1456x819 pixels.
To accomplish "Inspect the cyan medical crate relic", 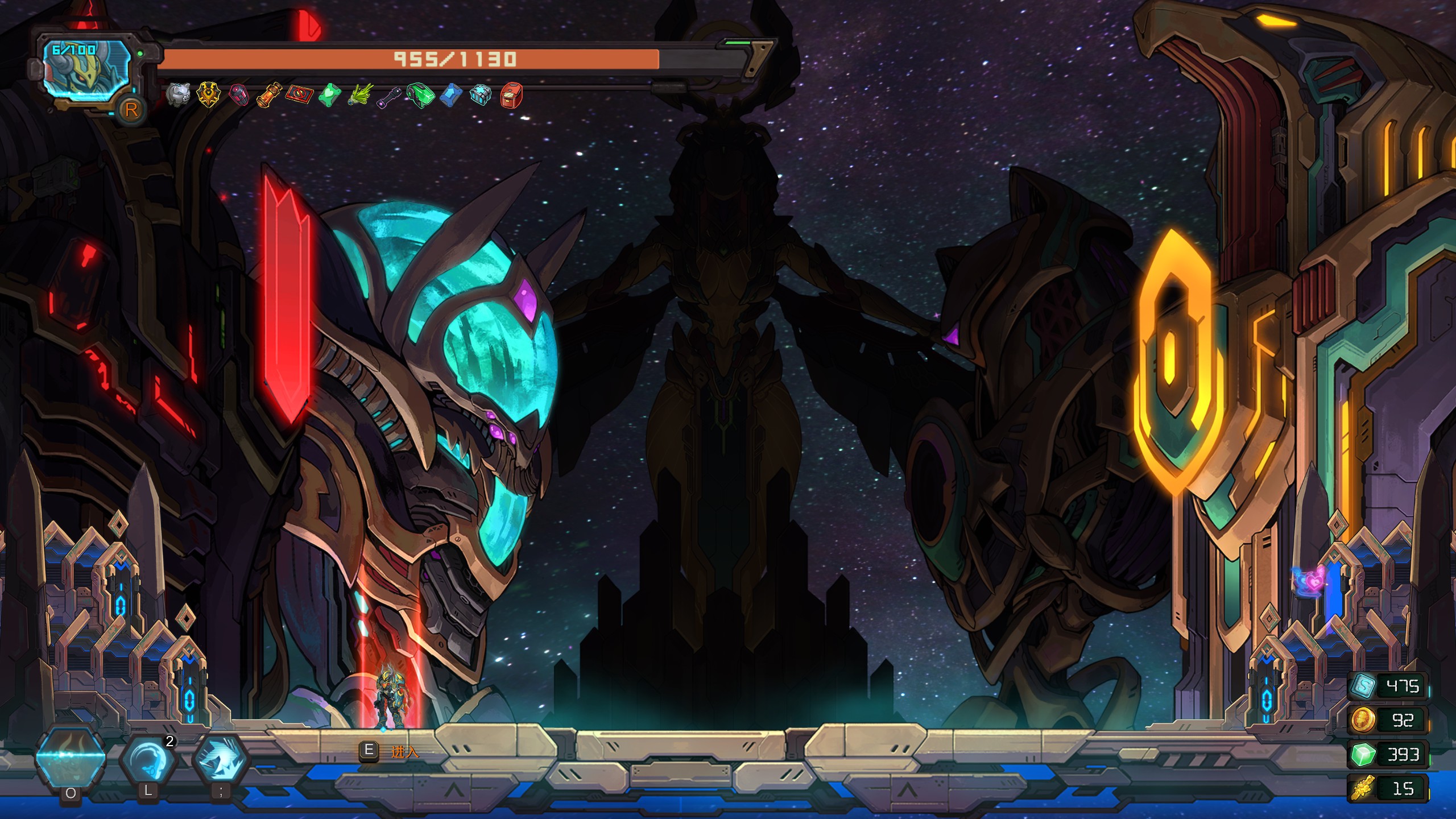I will pyautogui.click(x=482, y=95).
